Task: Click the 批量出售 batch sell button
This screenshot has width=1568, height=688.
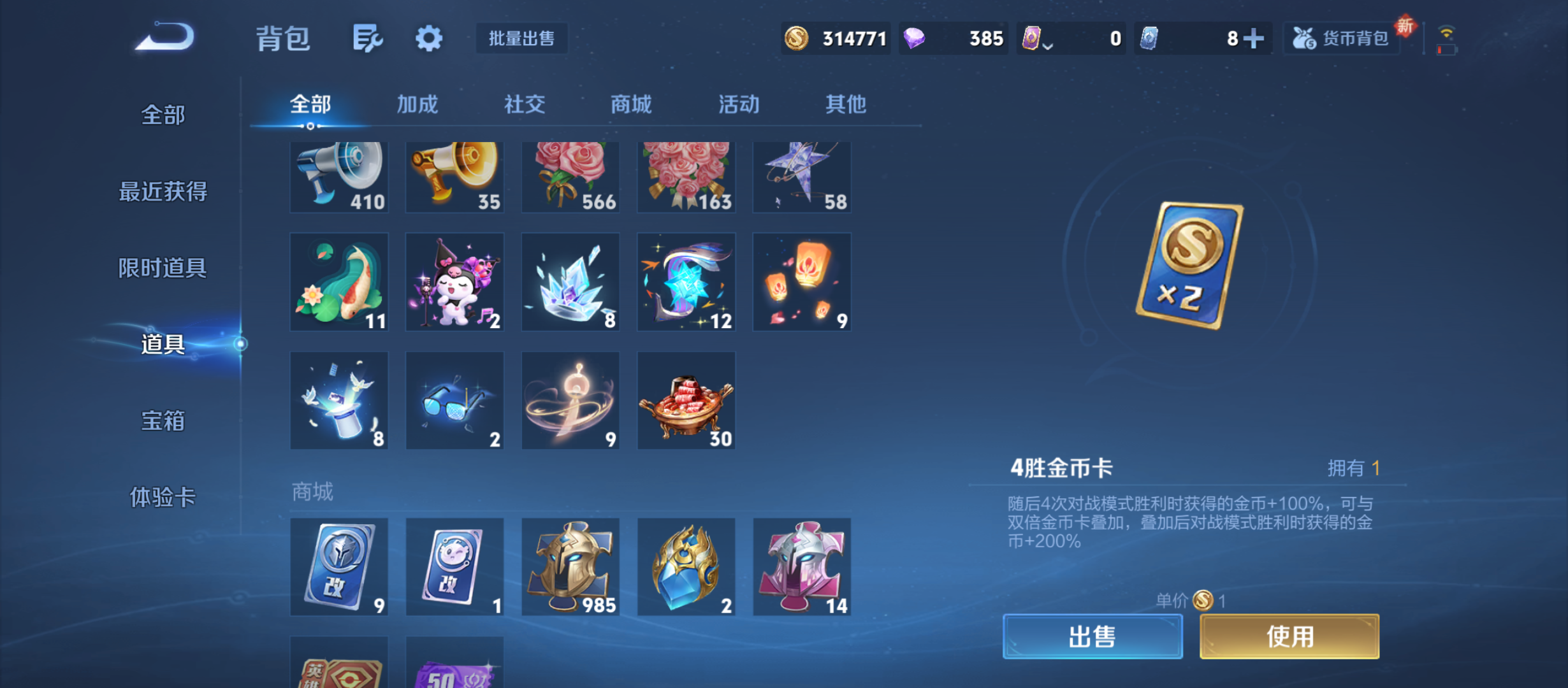Action: click(521, 38)
